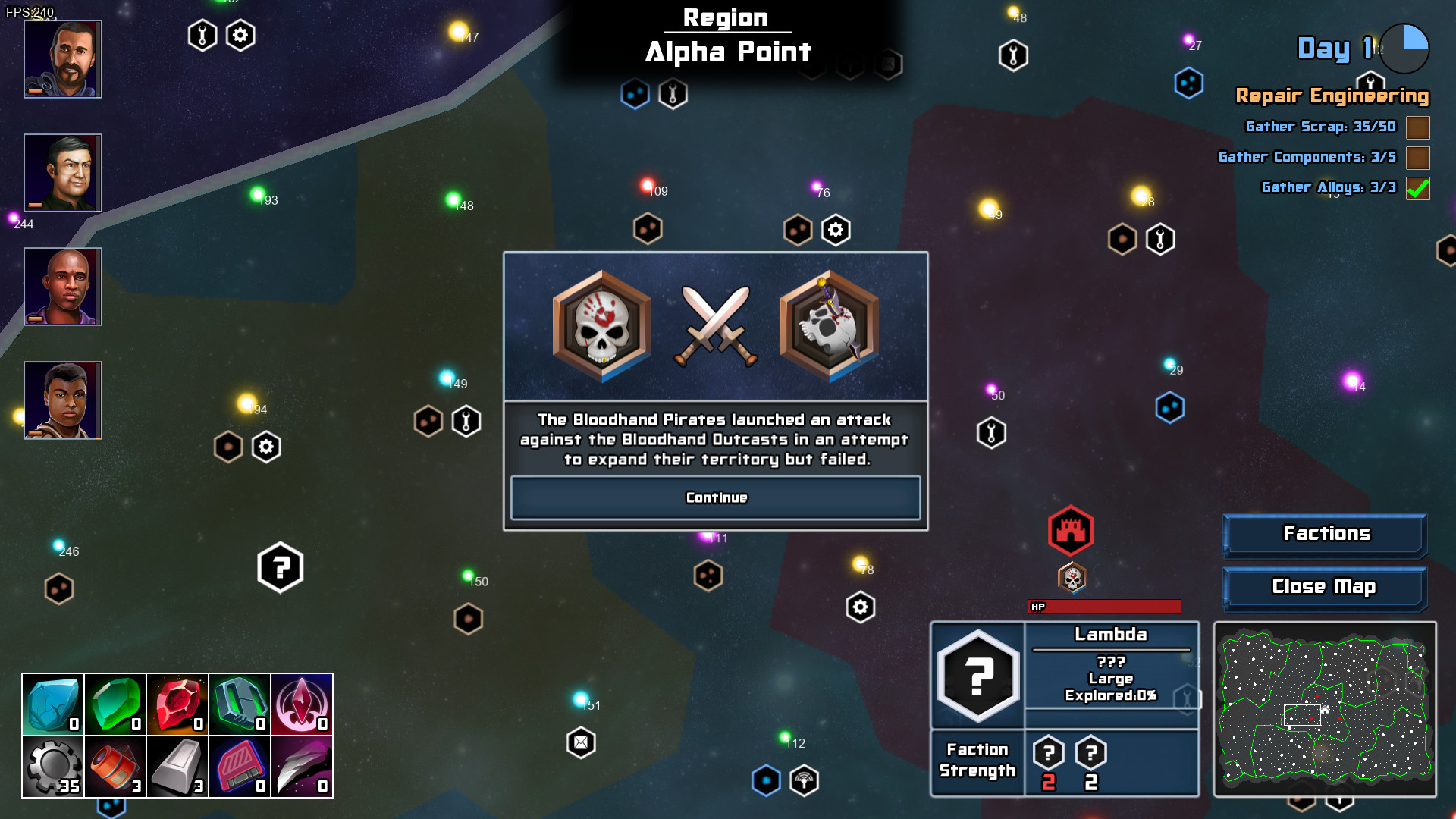Click the gear hex icon near star 78

[859, 607]
